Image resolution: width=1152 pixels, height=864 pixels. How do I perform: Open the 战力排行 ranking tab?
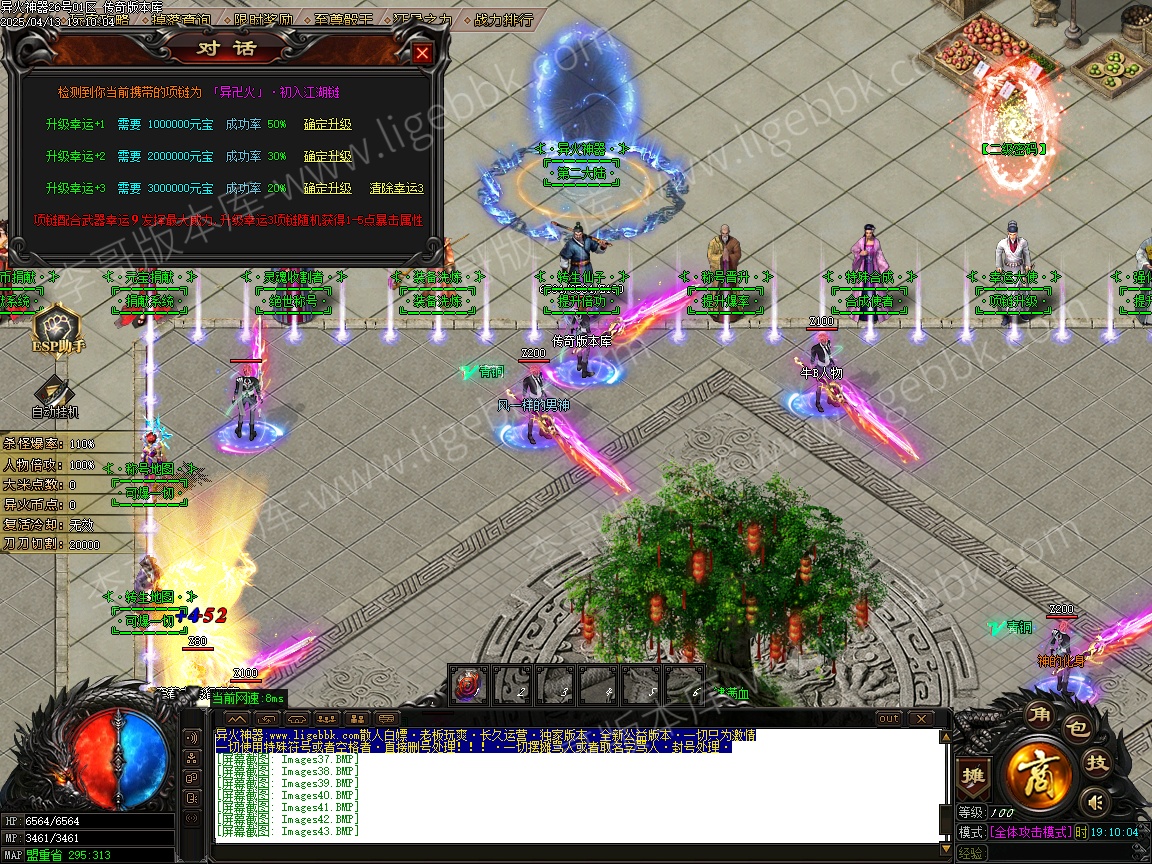pyautogui.click(x=504, y=19)
